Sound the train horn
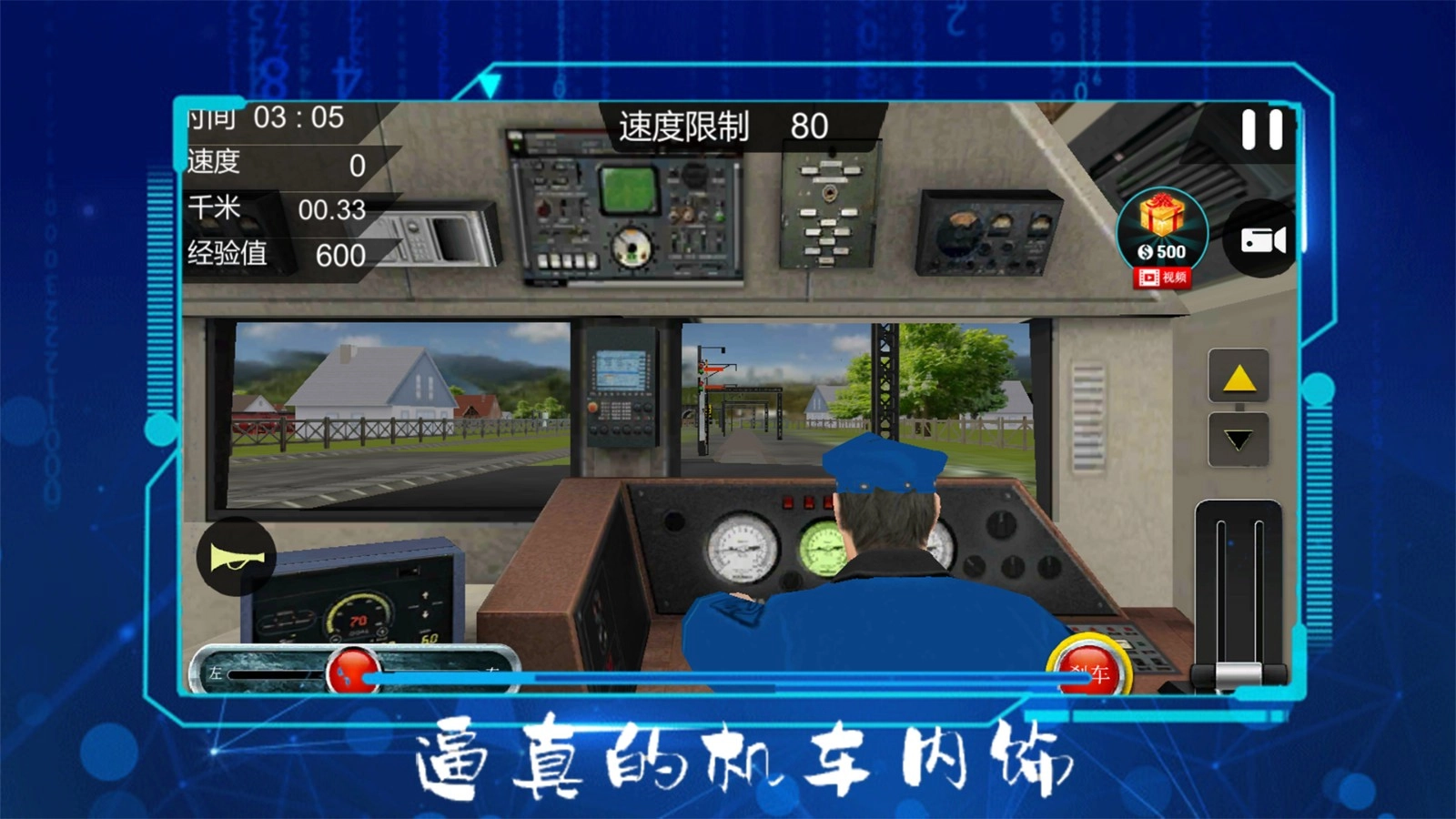 tap(238, 558)
